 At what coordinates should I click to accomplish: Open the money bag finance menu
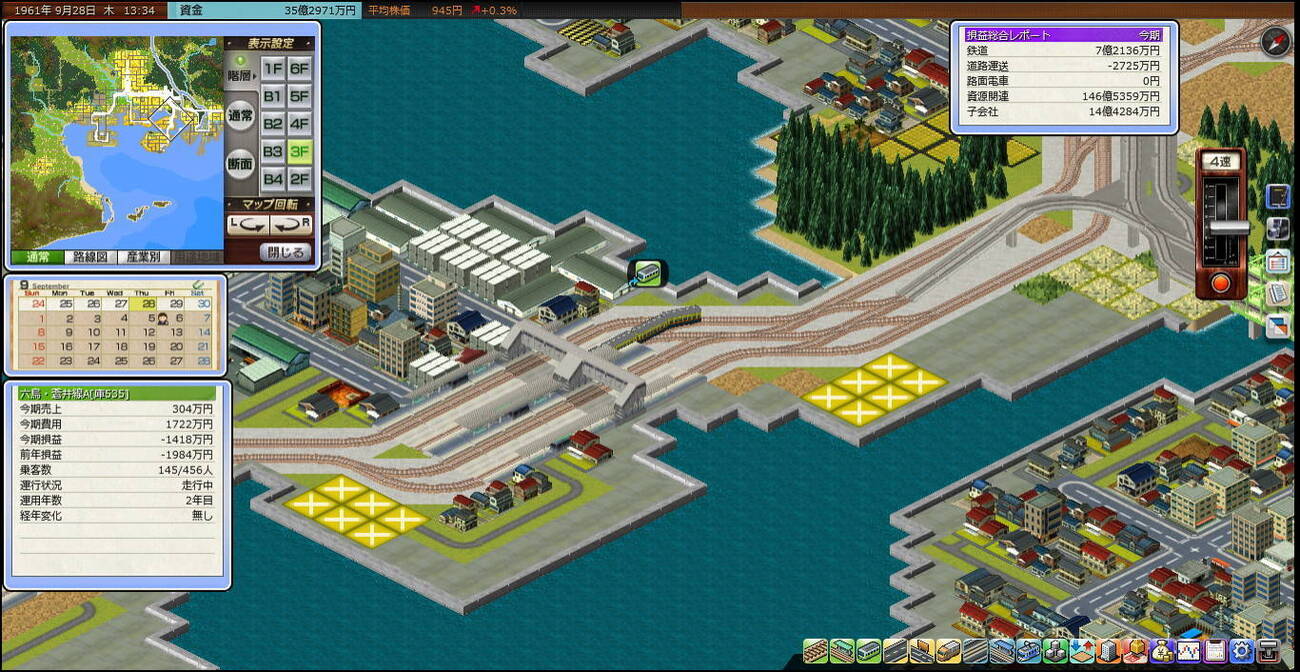pyautogui.click(x=1162, y=650)
